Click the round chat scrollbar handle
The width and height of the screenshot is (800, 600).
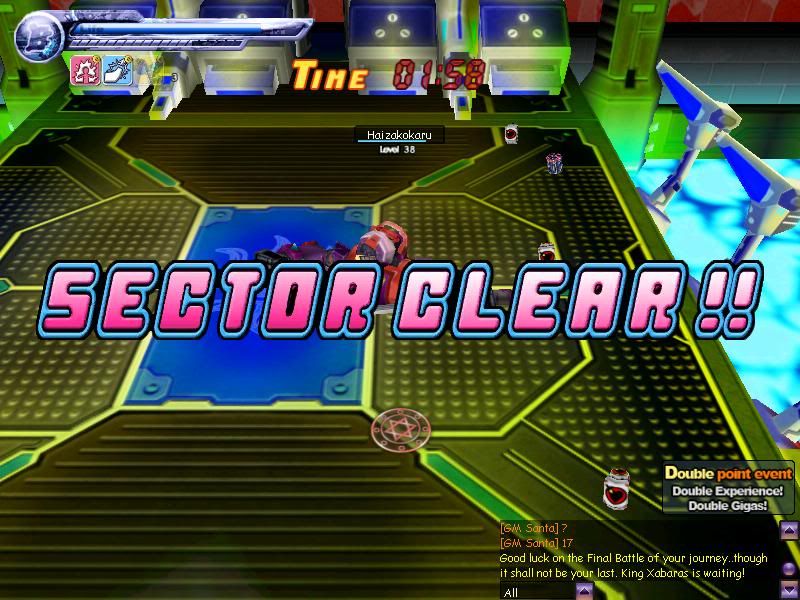click(x=789, y=569)
